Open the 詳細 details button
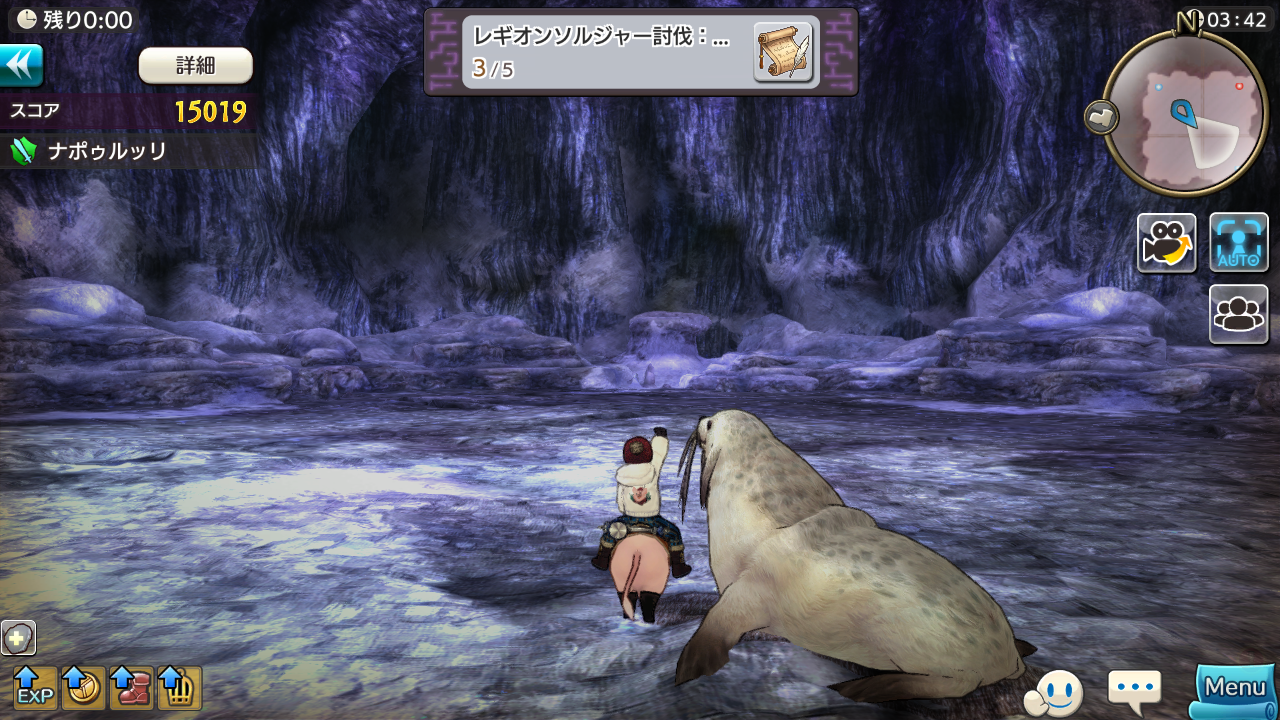Screen dimensions: 1280x720 click(x=195, y=66)
